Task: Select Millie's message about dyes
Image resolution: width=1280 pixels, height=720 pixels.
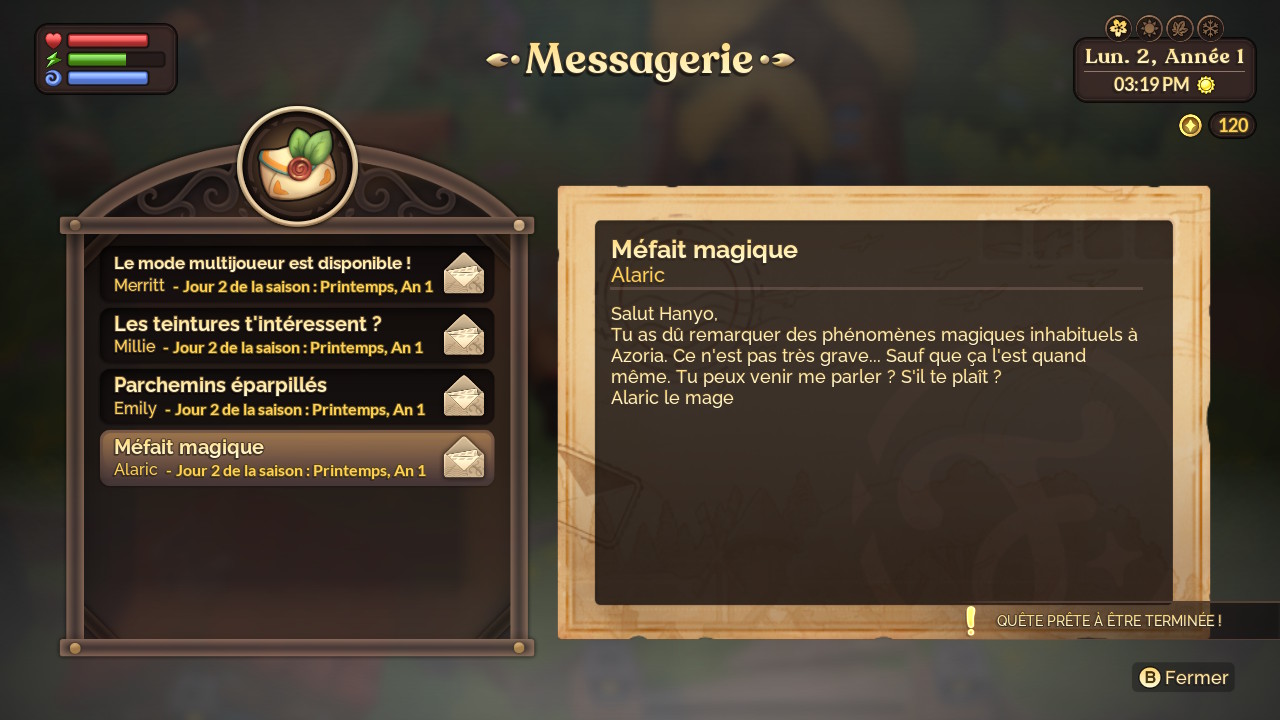Action: pyautogui.click(x=297, y=335)
